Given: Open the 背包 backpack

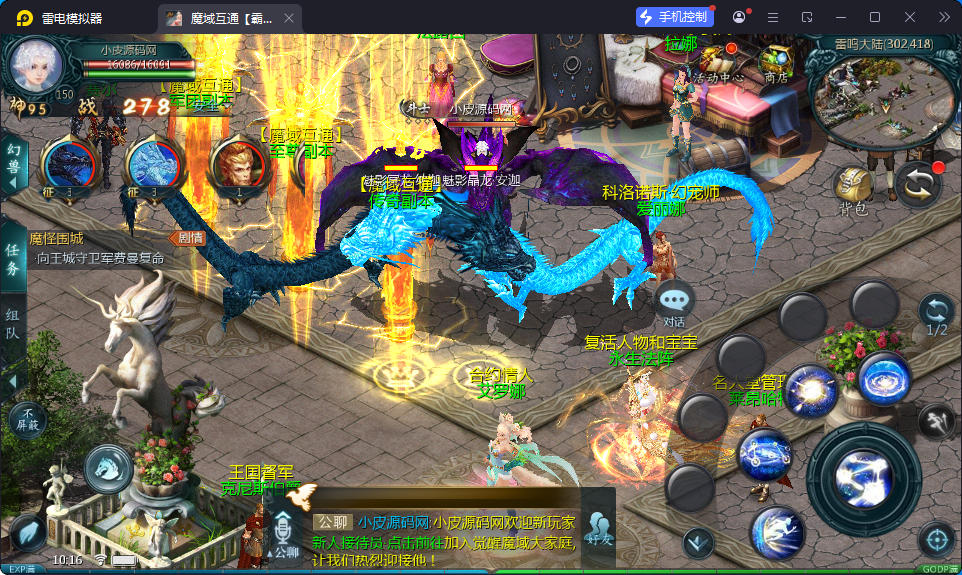Looking at the screenshot, I should pos(853,188).
